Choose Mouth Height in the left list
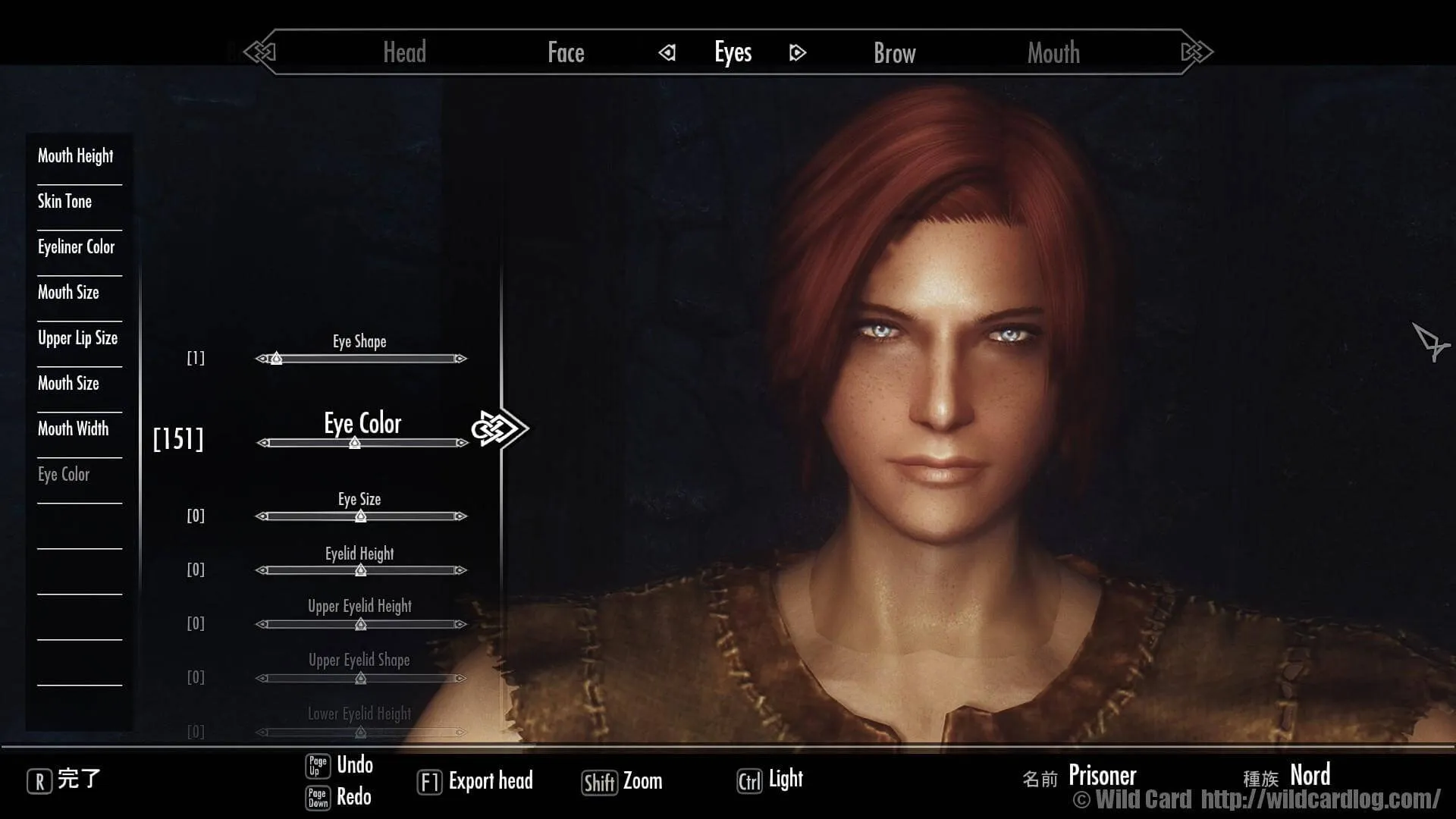The width and height of the screenshot is (1456, 819). 75,156
